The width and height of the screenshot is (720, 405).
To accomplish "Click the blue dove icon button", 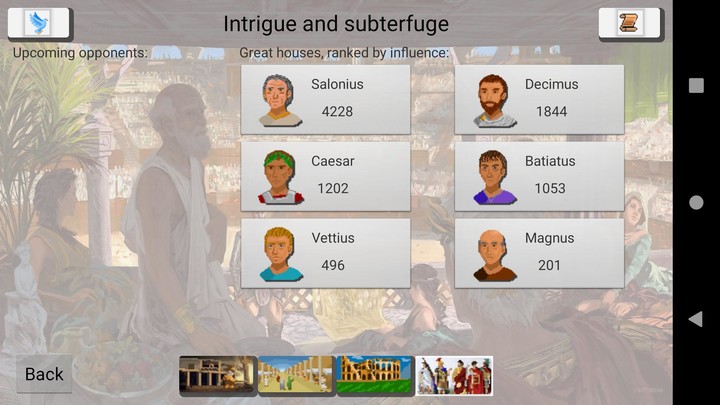I will point(39,23).
